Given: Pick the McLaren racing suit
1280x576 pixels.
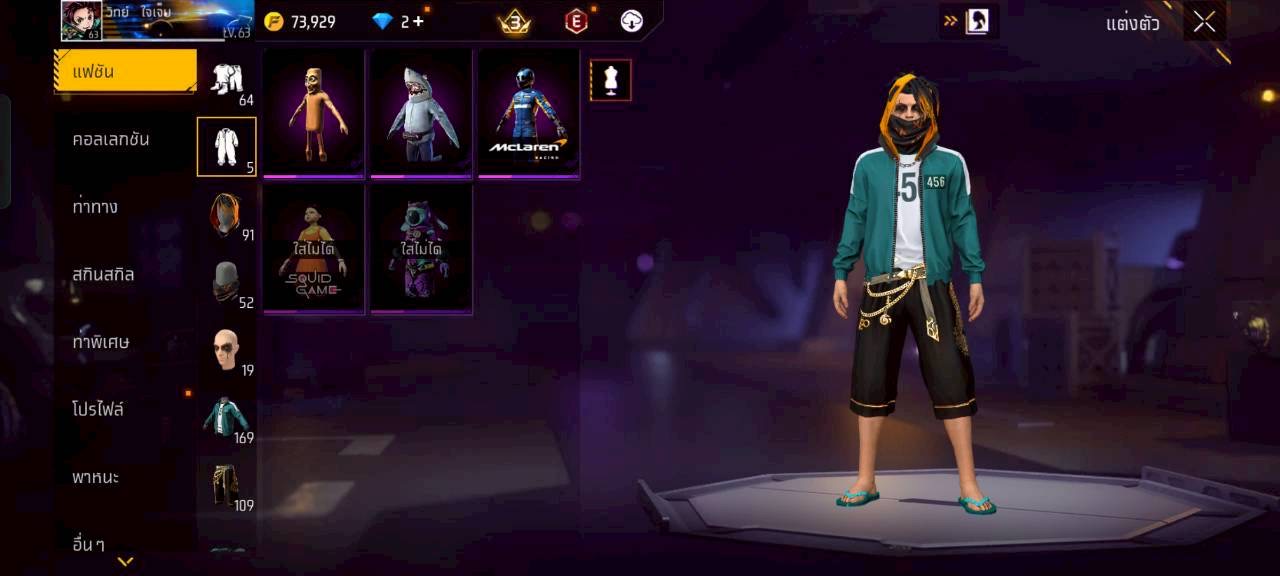Looking at the screenshot, I should tap(529, 113).
